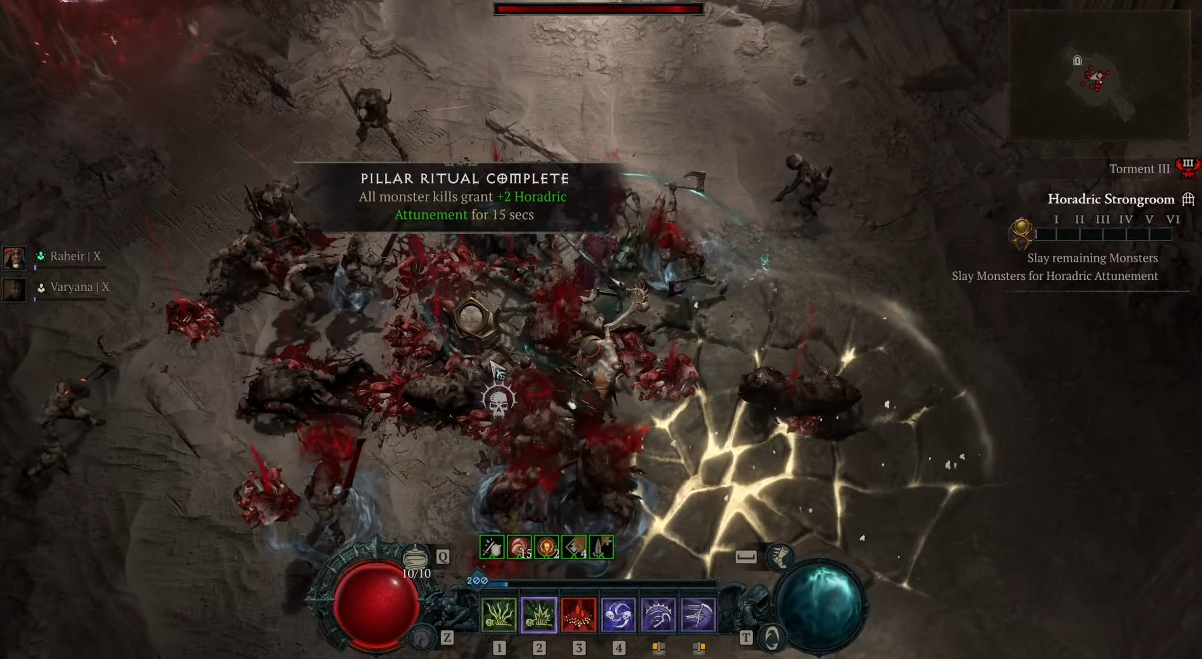Inspect the orange skull buff icon

click(546, 547)
